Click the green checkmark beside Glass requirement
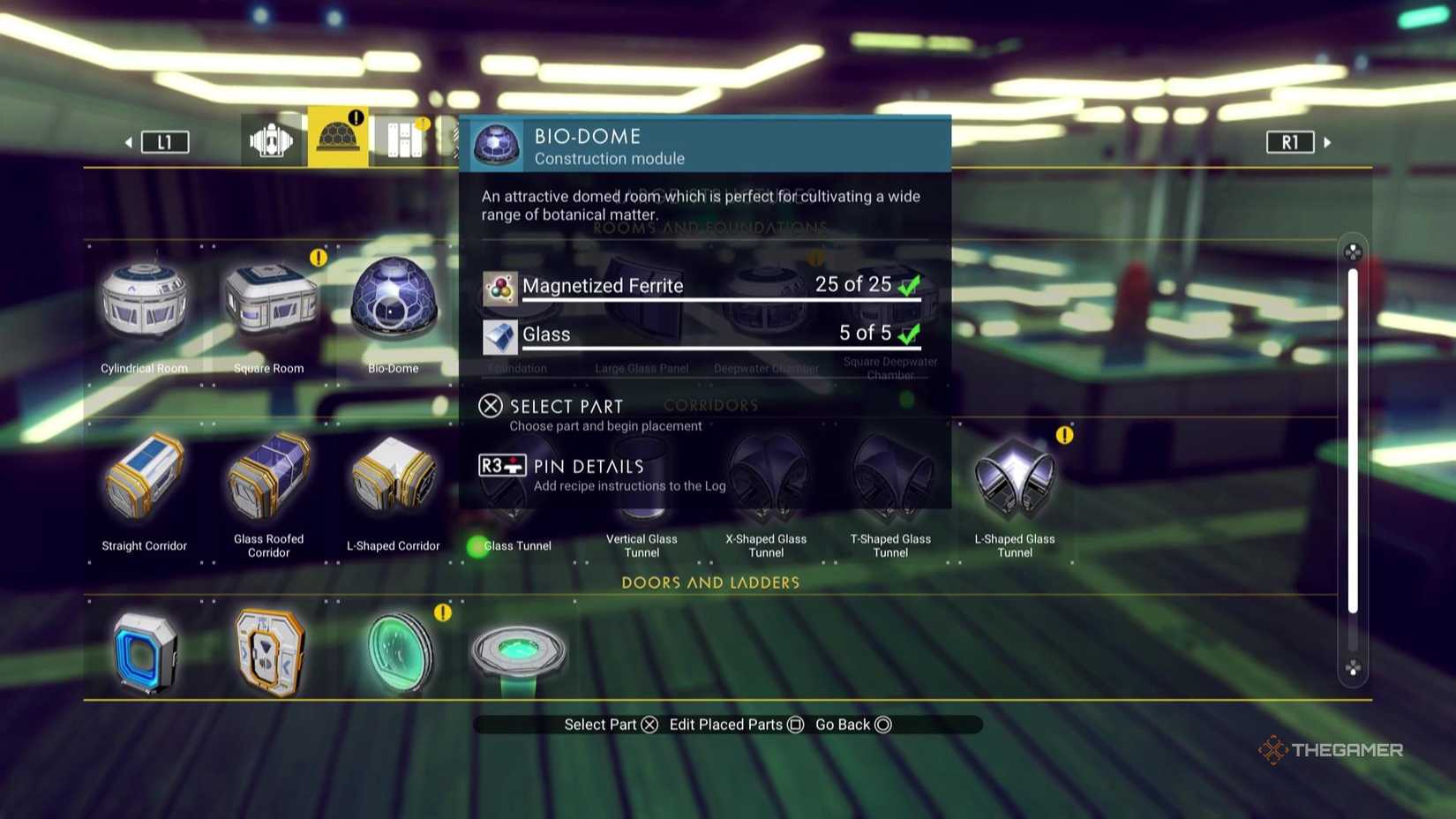 [907, 333]
